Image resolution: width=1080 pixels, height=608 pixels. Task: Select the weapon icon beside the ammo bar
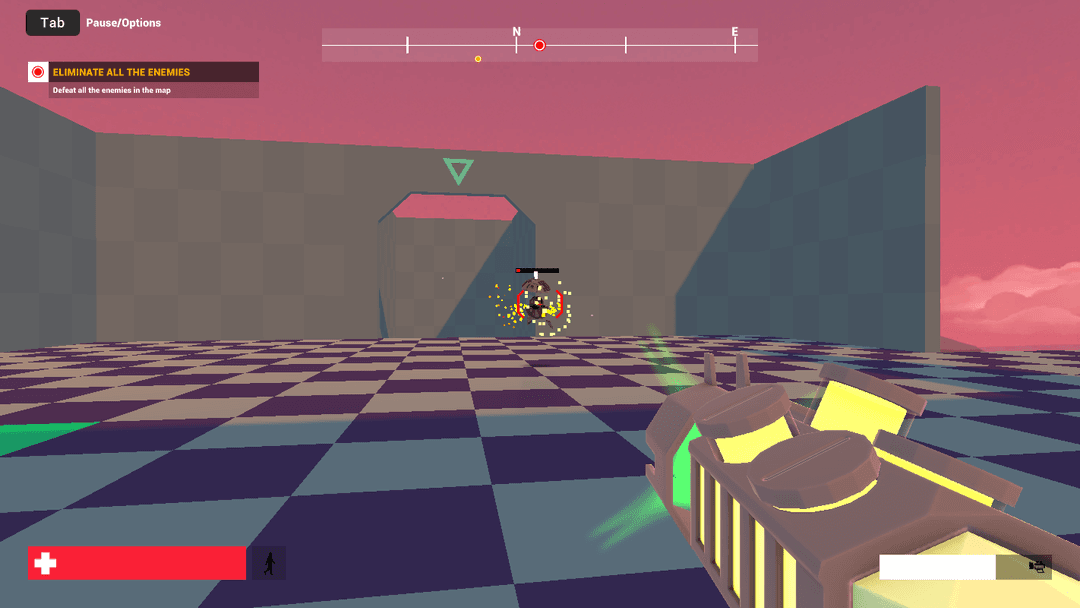click(1039, 567)
